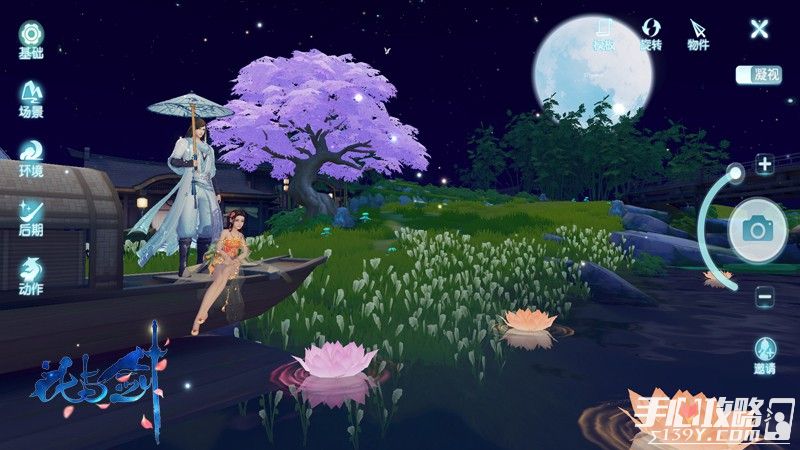Toggle the 凝视 gaze switch
800x450 pixels.
point(758,74)
